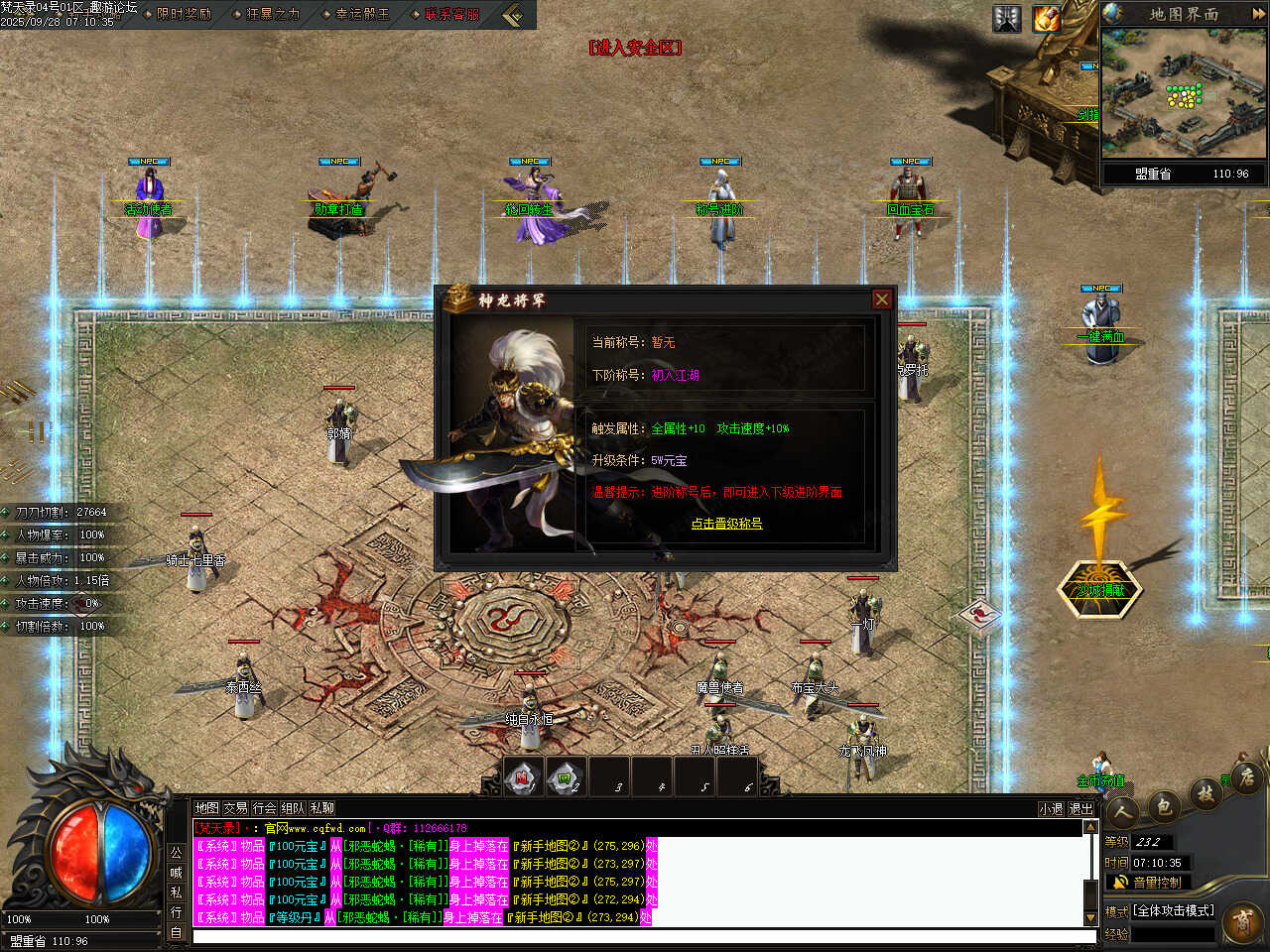This screenshot has height=952, width=1270.
Task: Open the 包 bag inventory
Action: point(1164,806)
